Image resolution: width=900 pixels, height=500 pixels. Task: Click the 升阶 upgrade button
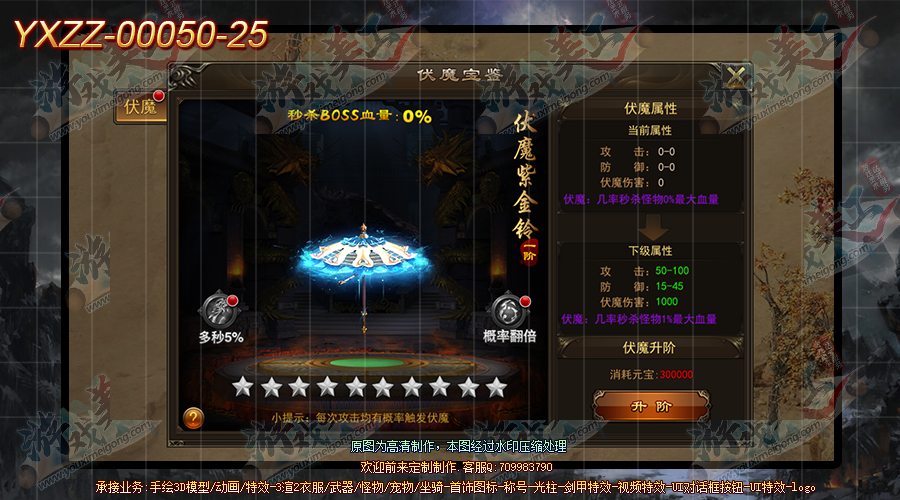[x=649, y=406]
